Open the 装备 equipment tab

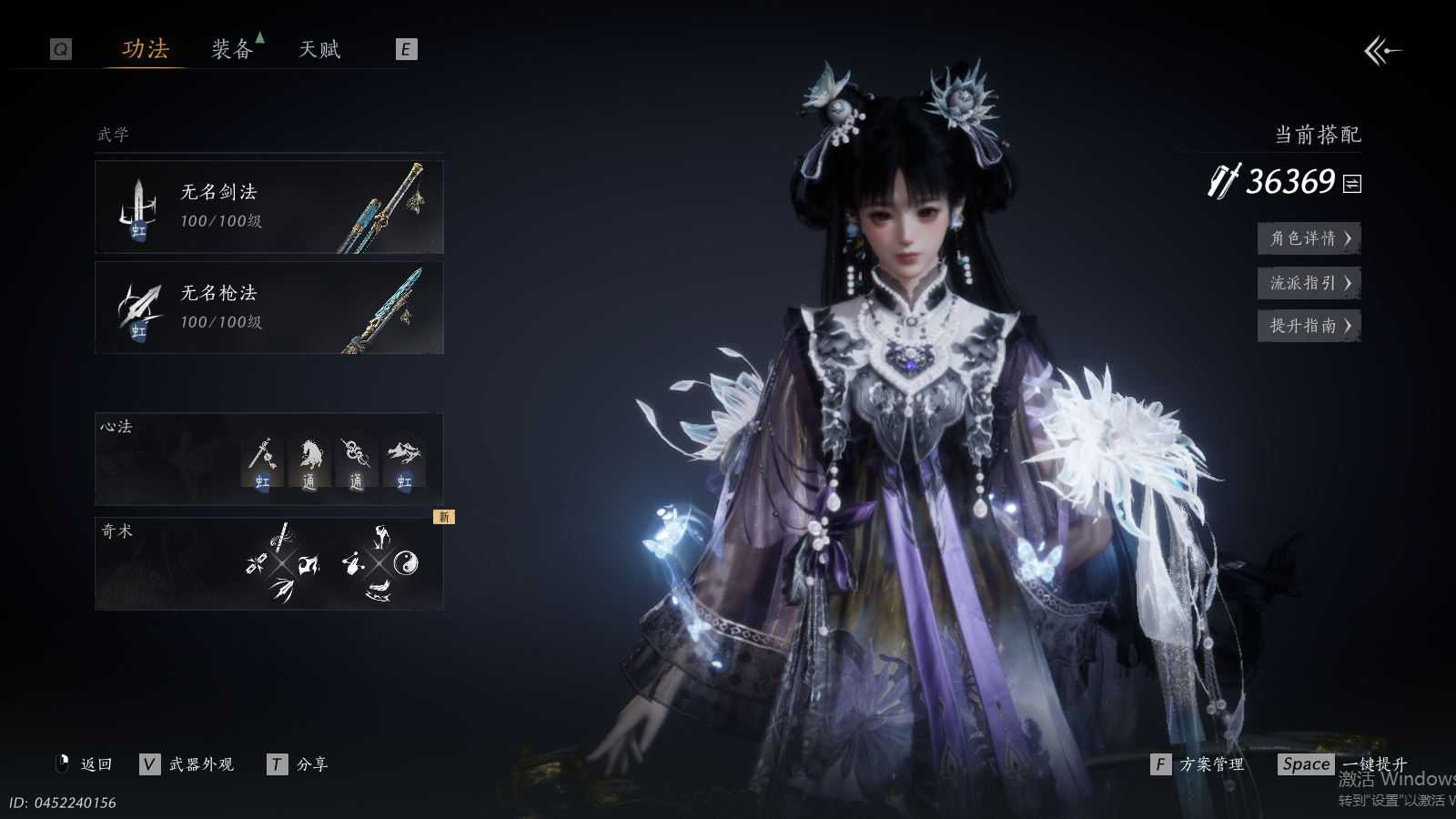tap(232, 49)
